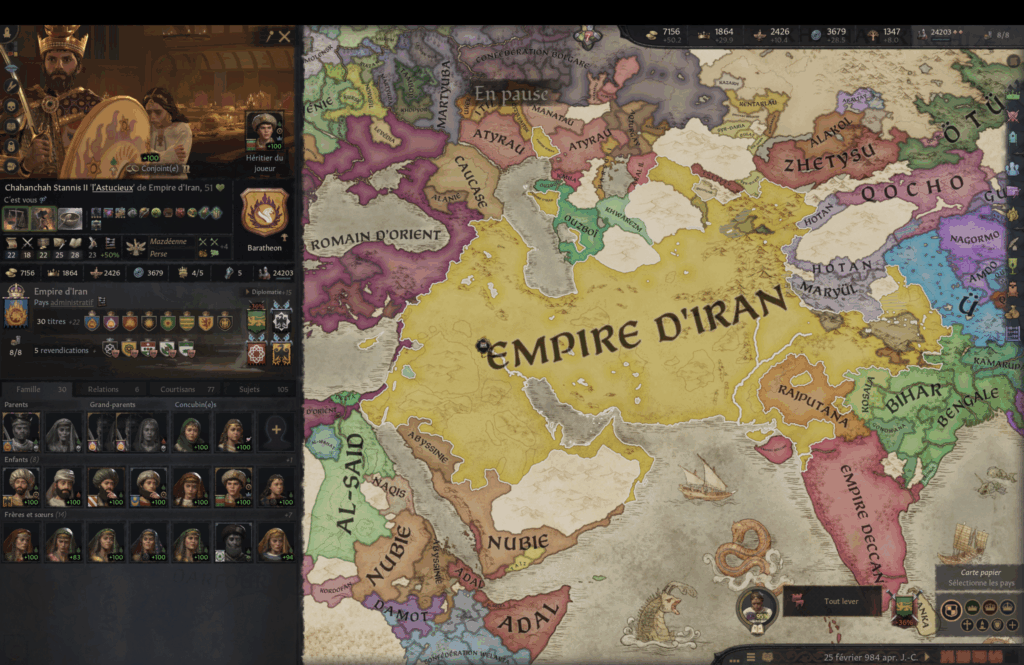Click the pin icon on character panel
Image resolution: width=1024 pixels, height=665 pixels.
click(x=269, y=36)
